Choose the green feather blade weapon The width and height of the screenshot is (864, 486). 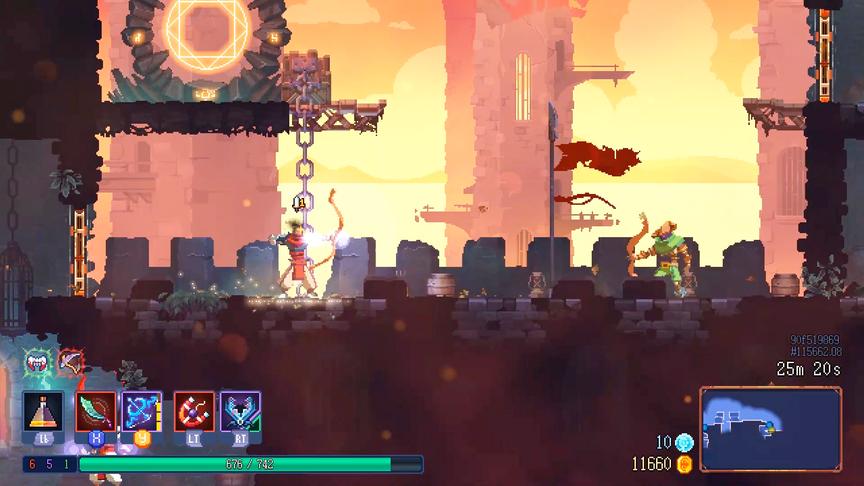[x=94, y=411]
